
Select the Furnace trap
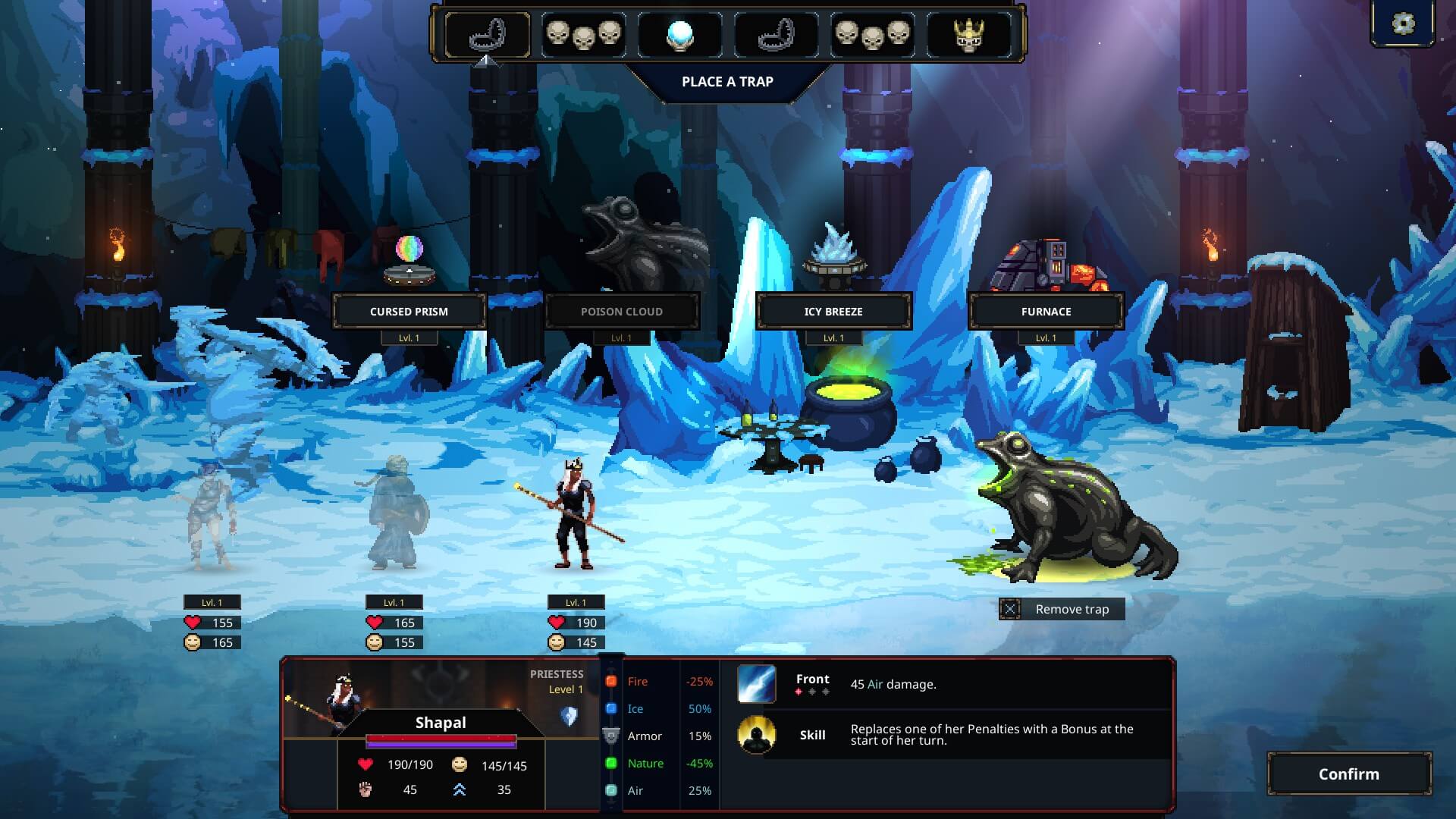coord(1046,311)
